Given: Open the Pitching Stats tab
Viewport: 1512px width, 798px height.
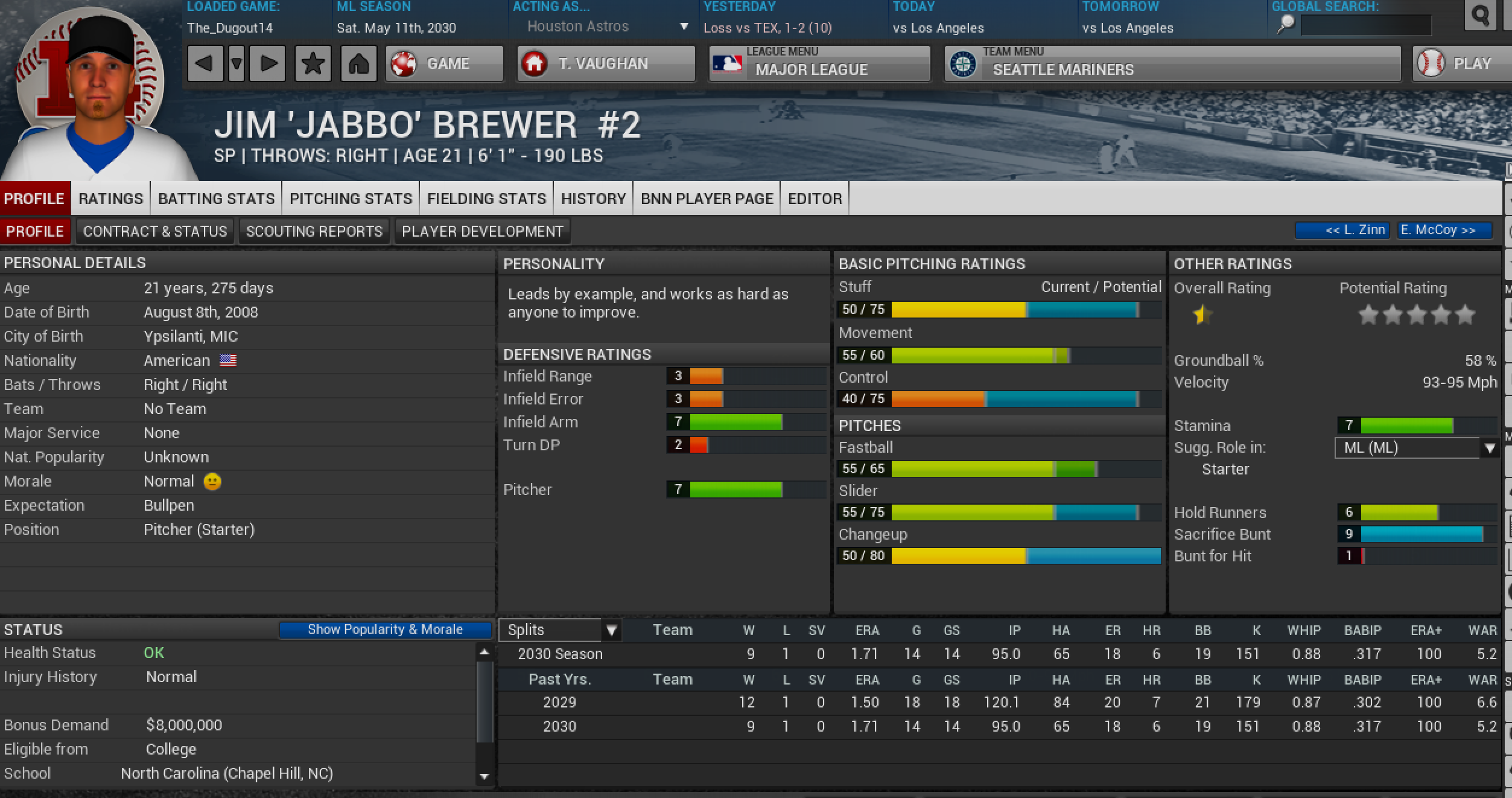Looking at the screenshot, I should (351, 199).
